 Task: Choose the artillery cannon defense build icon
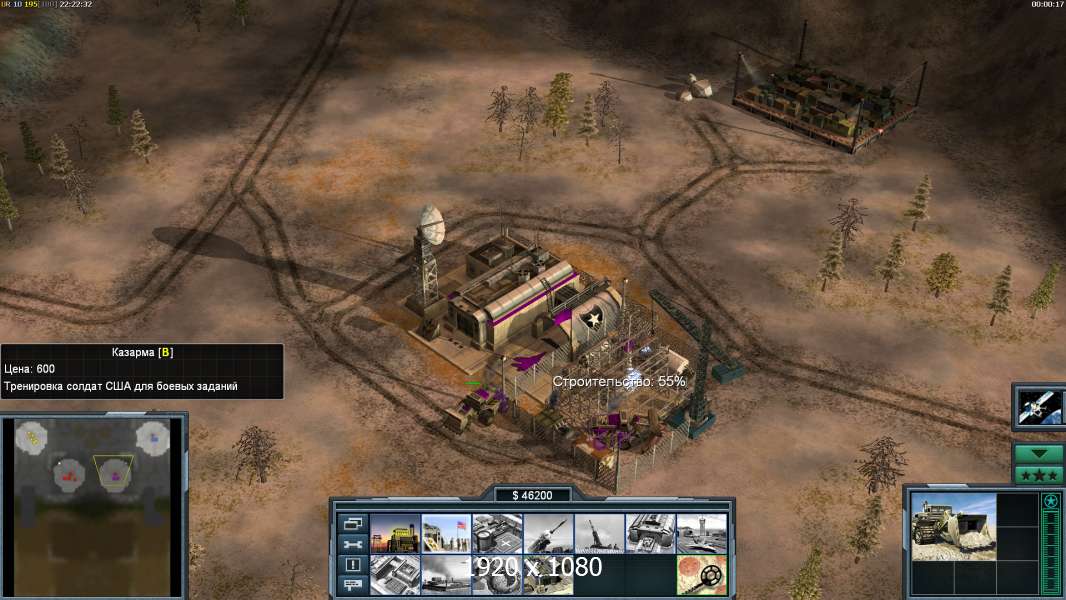click(x=599, y=533)
